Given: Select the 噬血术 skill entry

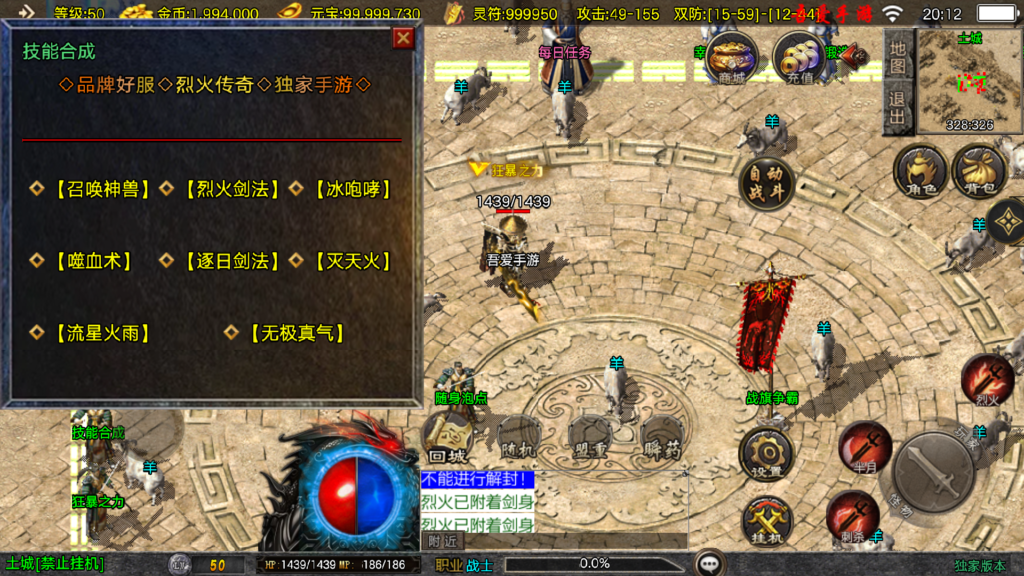Looking at the screenshot, I should (93, 261).
